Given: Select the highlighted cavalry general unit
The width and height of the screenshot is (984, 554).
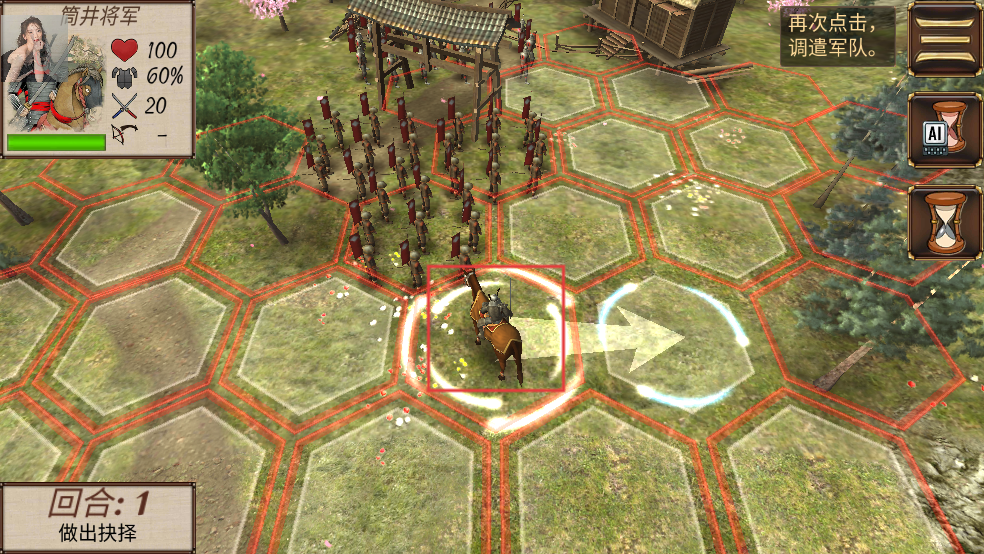Looking at the screenshot, I should (x=496, y=328).
